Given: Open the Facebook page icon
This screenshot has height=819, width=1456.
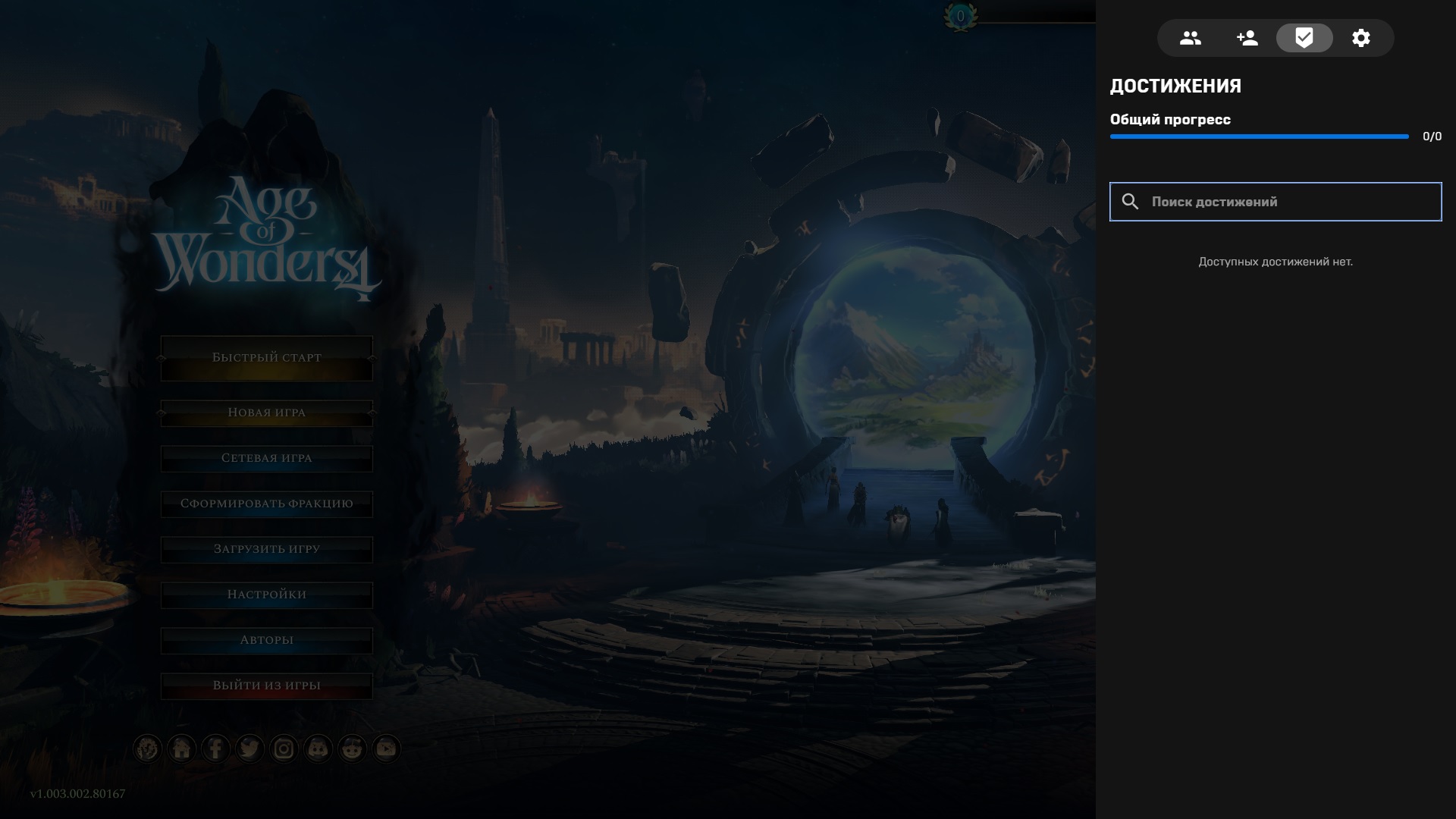Looking at the screenshot, I should click(x=215, y=748).
